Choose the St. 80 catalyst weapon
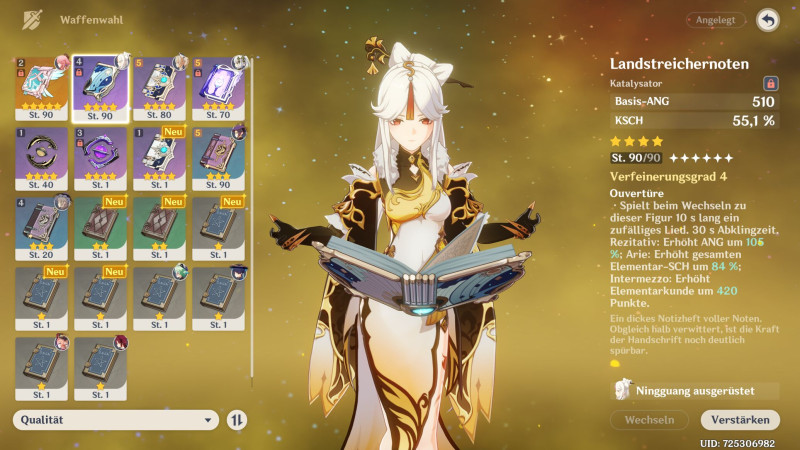 coord(159,88)
